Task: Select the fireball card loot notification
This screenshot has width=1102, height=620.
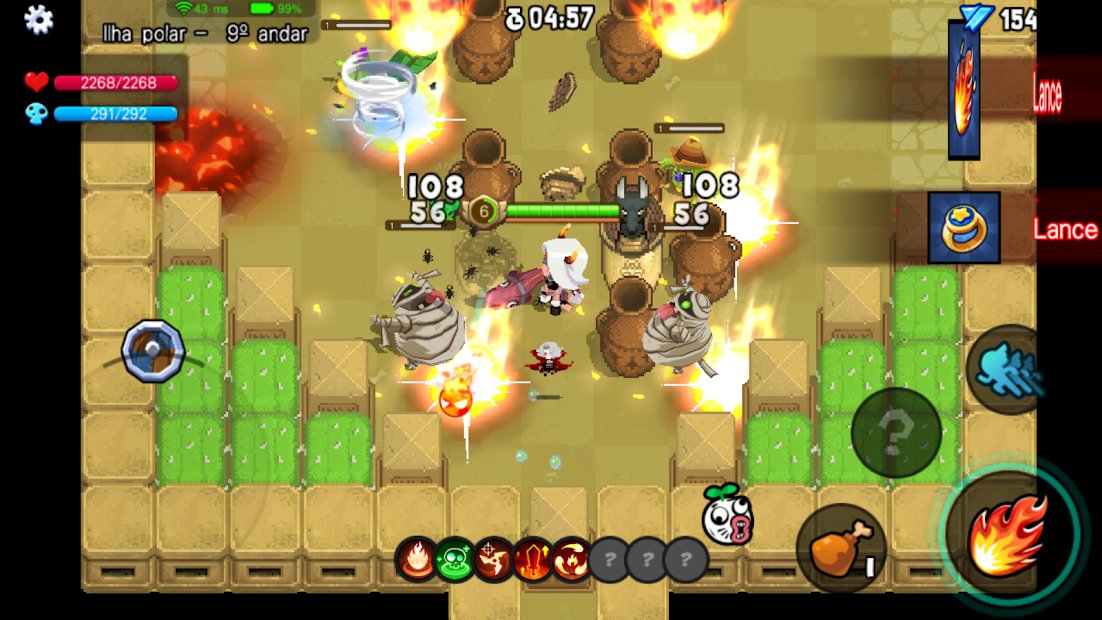Action: click(963, 91)
